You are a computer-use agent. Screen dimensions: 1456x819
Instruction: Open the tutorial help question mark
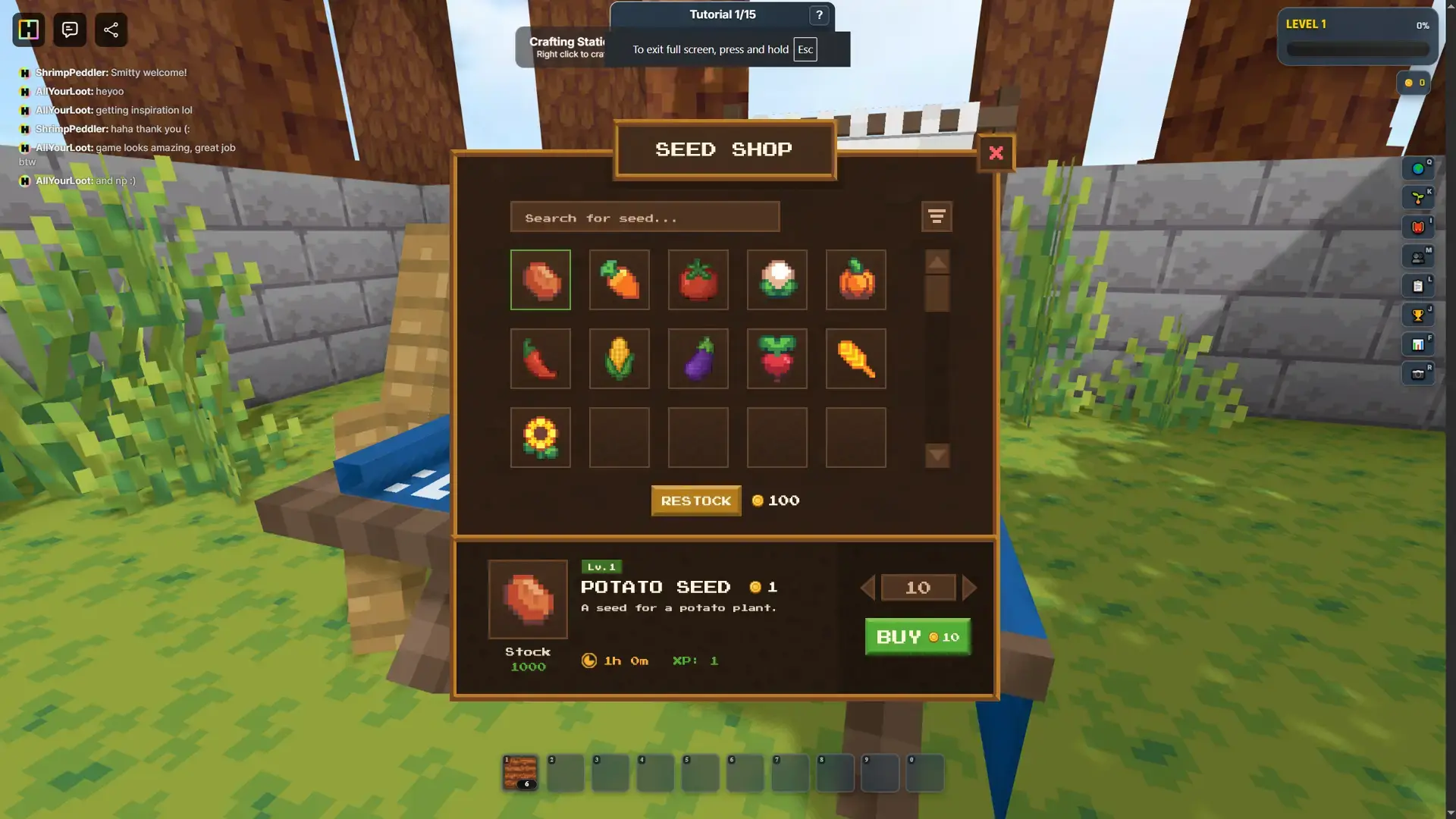(x=817, y=15)
